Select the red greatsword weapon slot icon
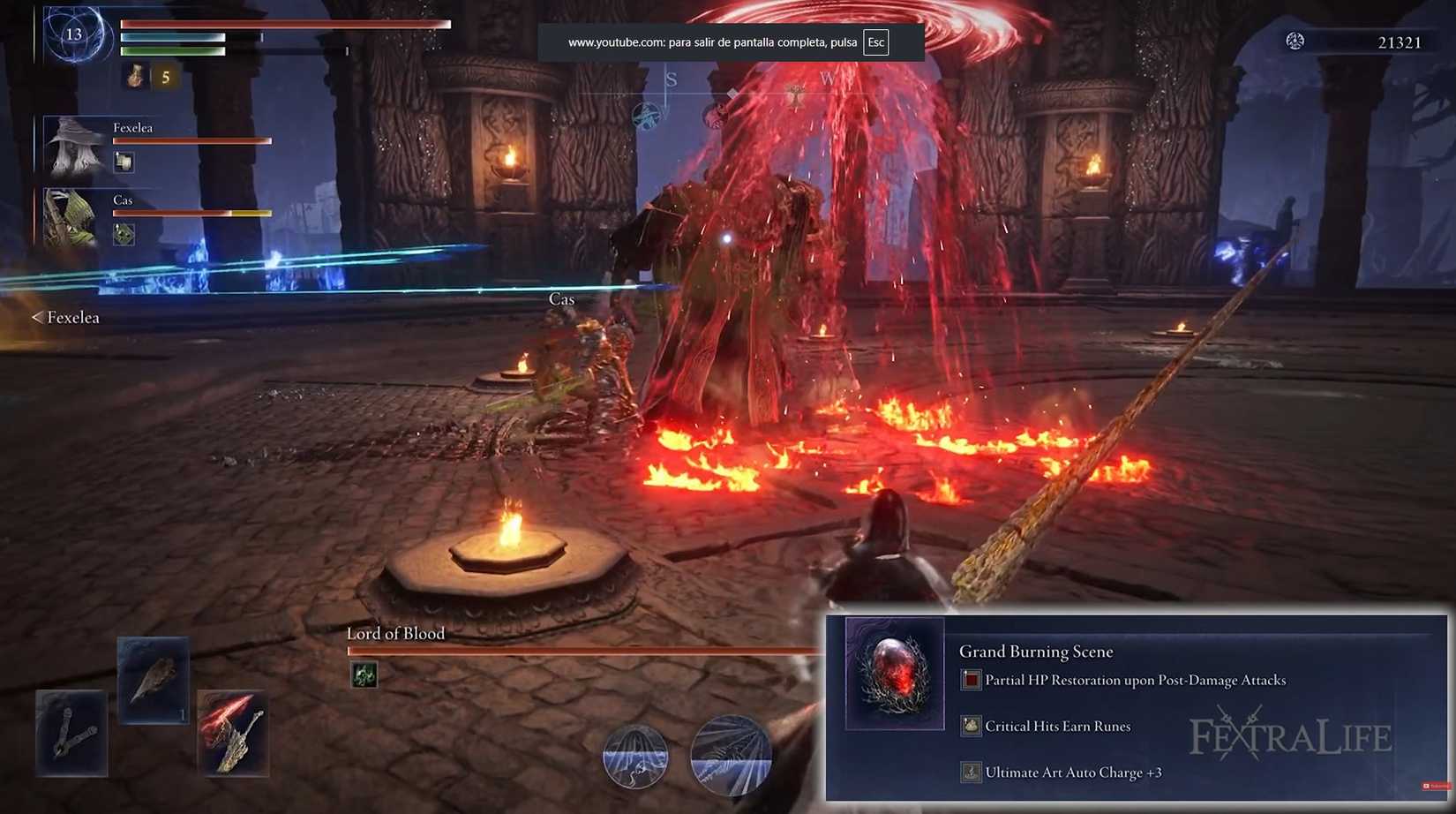Image resolution: width=1456 pixels, height=814 pixels. 233,733
